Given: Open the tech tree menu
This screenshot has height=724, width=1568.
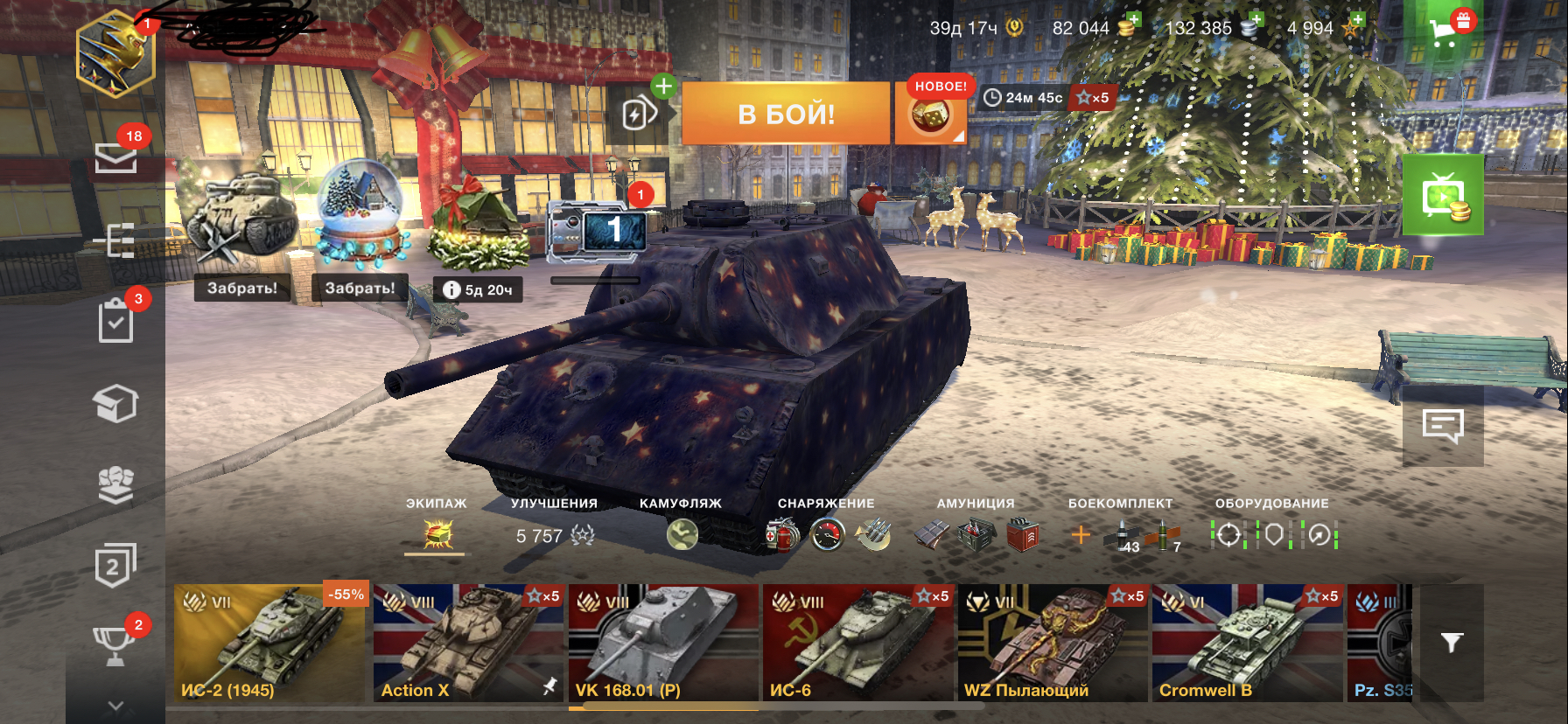Looking at the screenshot, I should tap(115, 240).
